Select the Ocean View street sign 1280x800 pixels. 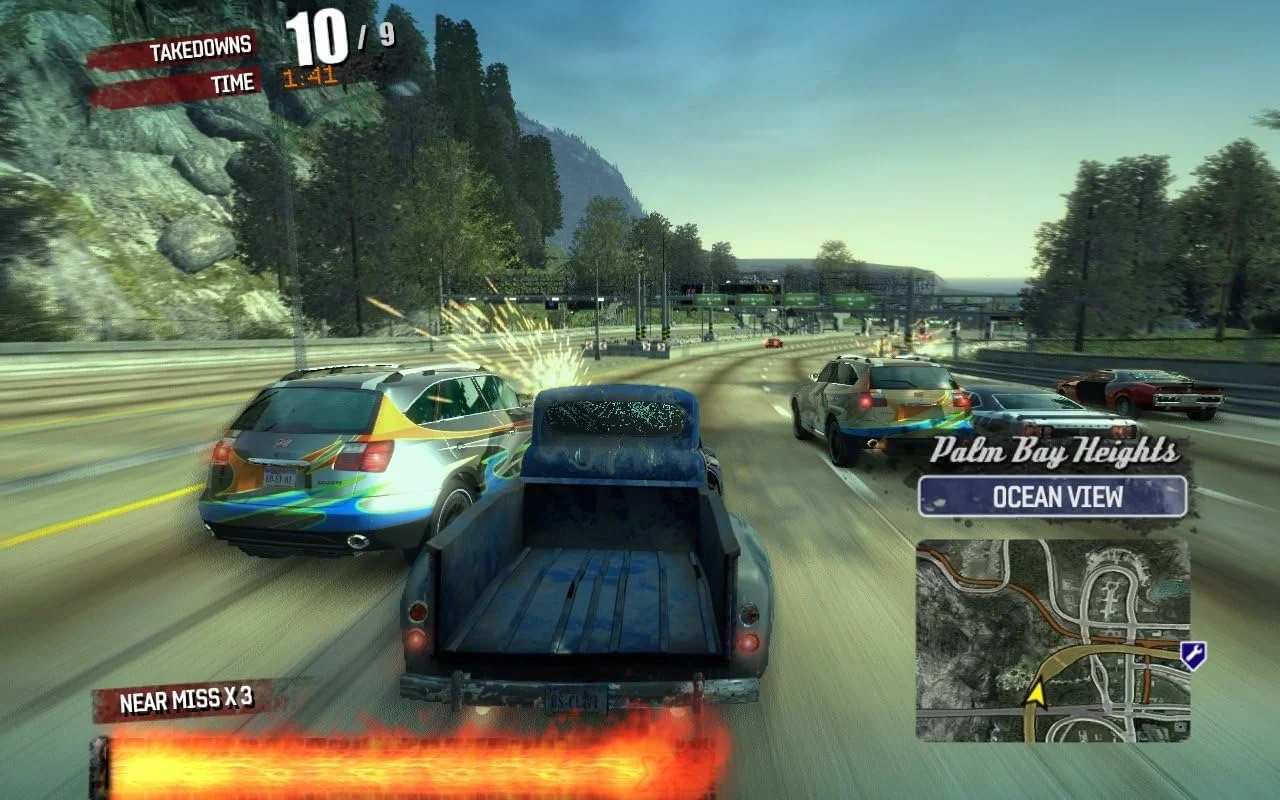coord(1052,497)
